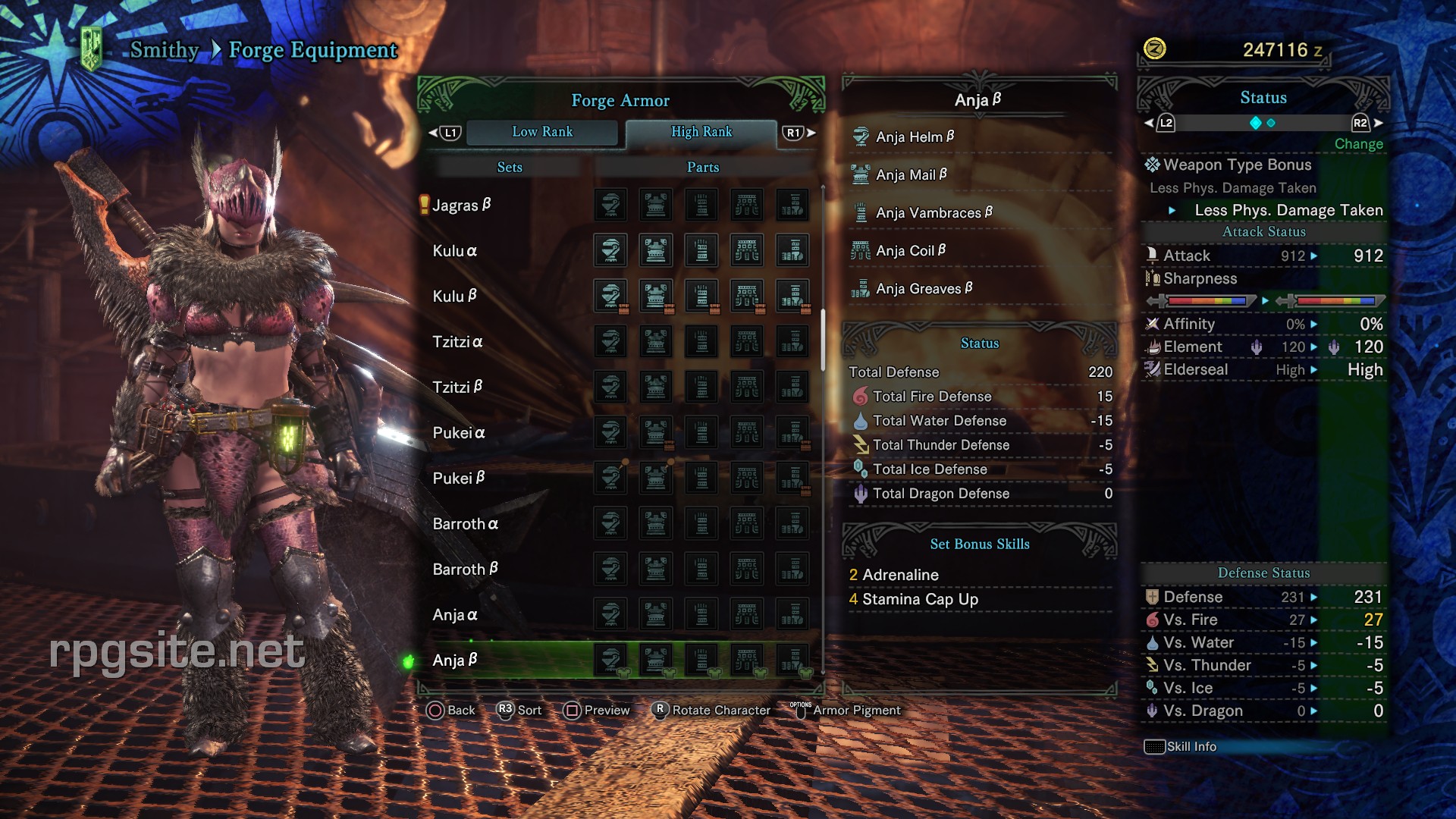Open the Parts tab
The height and width of the screenshot is (819, 1456).
(x=701, y=167)
